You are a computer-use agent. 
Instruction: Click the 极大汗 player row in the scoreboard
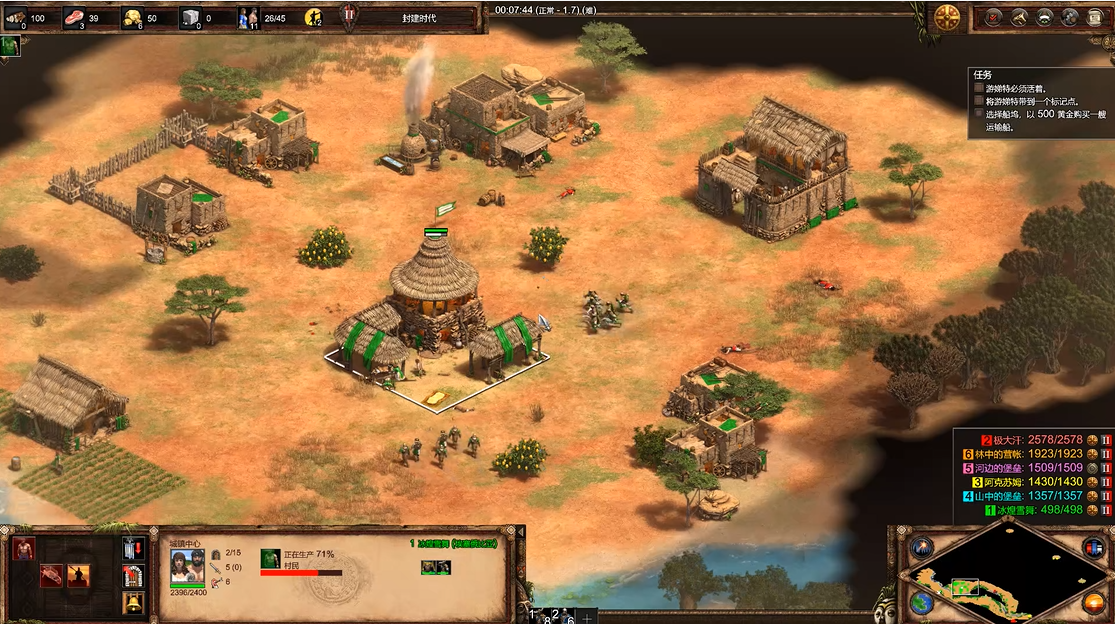pos(1032,440)
